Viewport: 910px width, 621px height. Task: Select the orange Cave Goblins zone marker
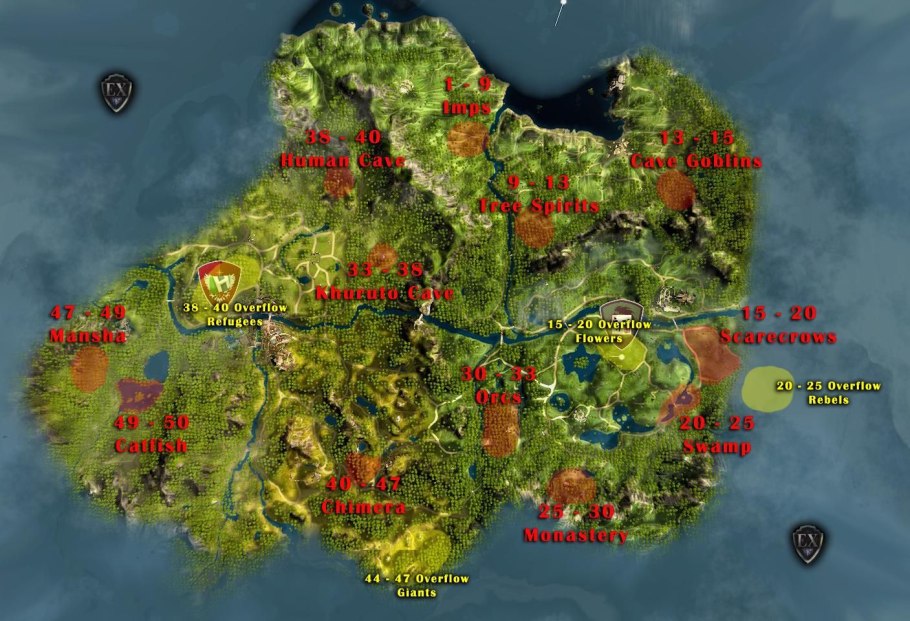tap(676, 189)
